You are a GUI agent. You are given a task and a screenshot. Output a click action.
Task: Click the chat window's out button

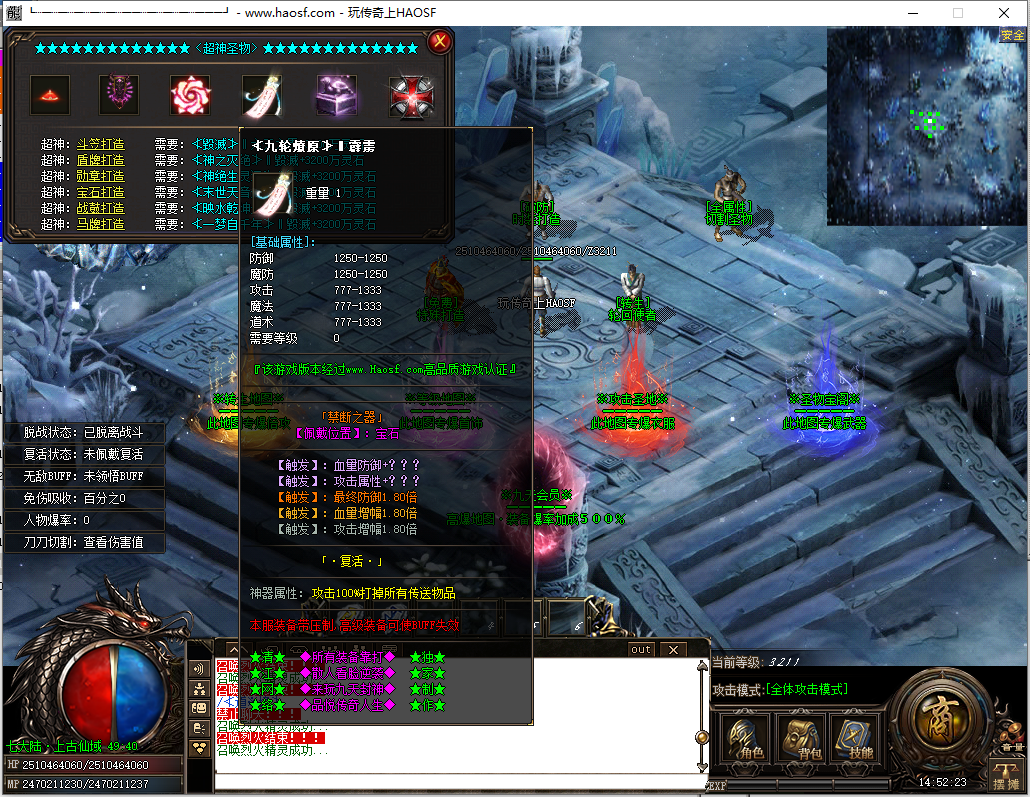click(x=641, y=649)
